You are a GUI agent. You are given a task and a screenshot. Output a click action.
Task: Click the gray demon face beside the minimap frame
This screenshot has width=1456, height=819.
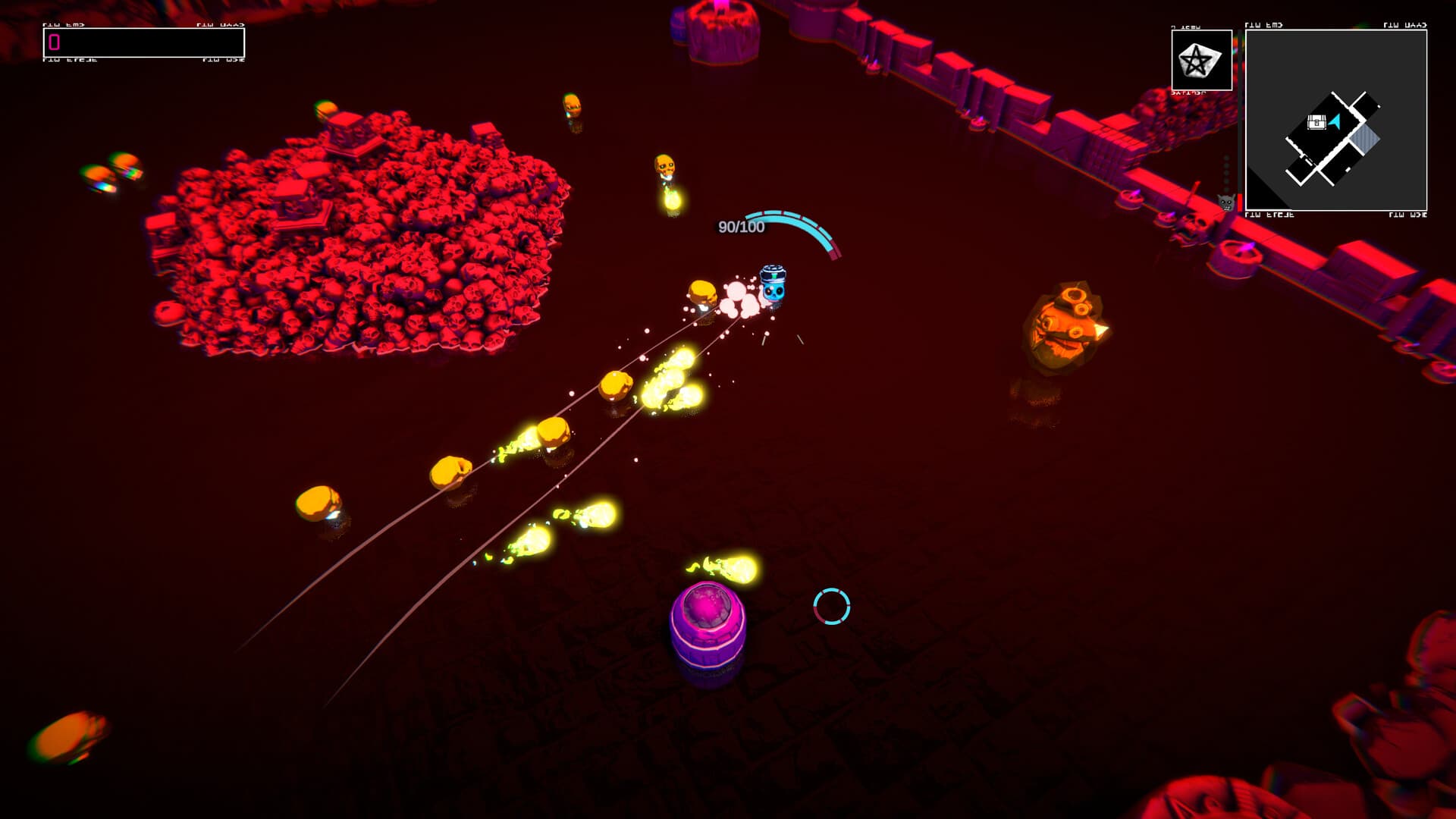click(x=1226, y=203)
